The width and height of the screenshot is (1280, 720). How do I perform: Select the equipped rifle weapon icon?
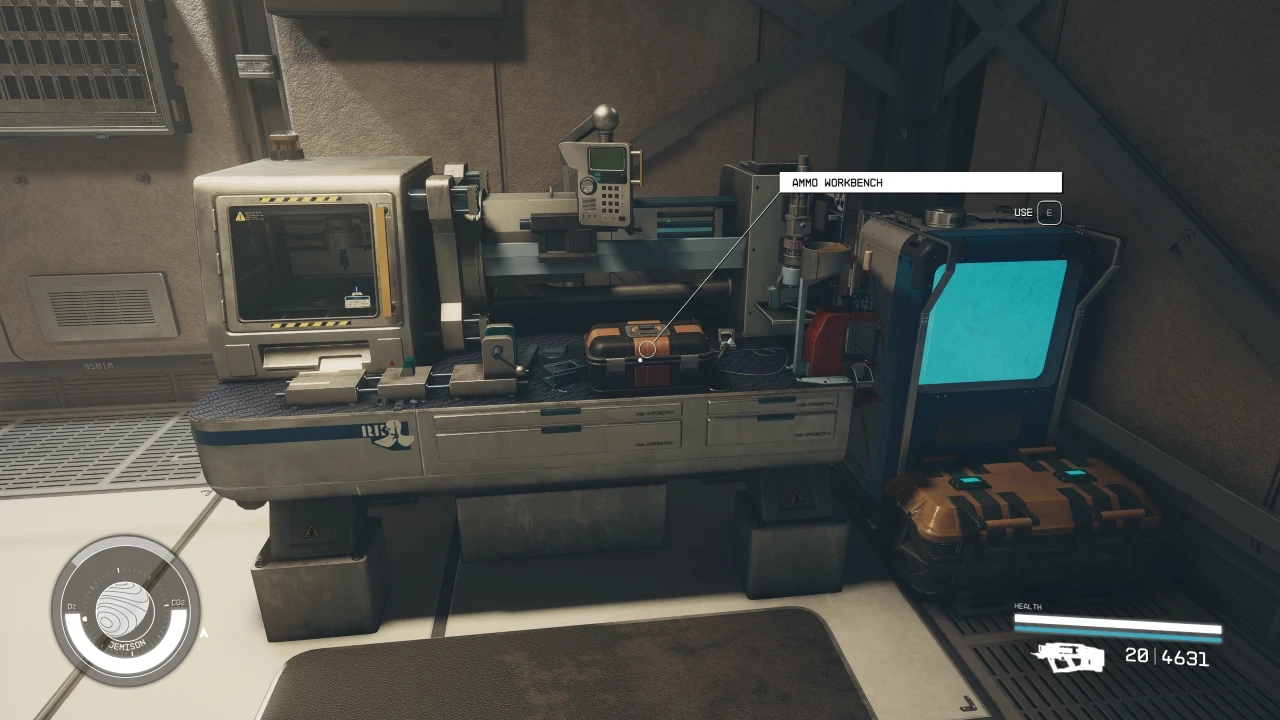tap(1067, 657)
